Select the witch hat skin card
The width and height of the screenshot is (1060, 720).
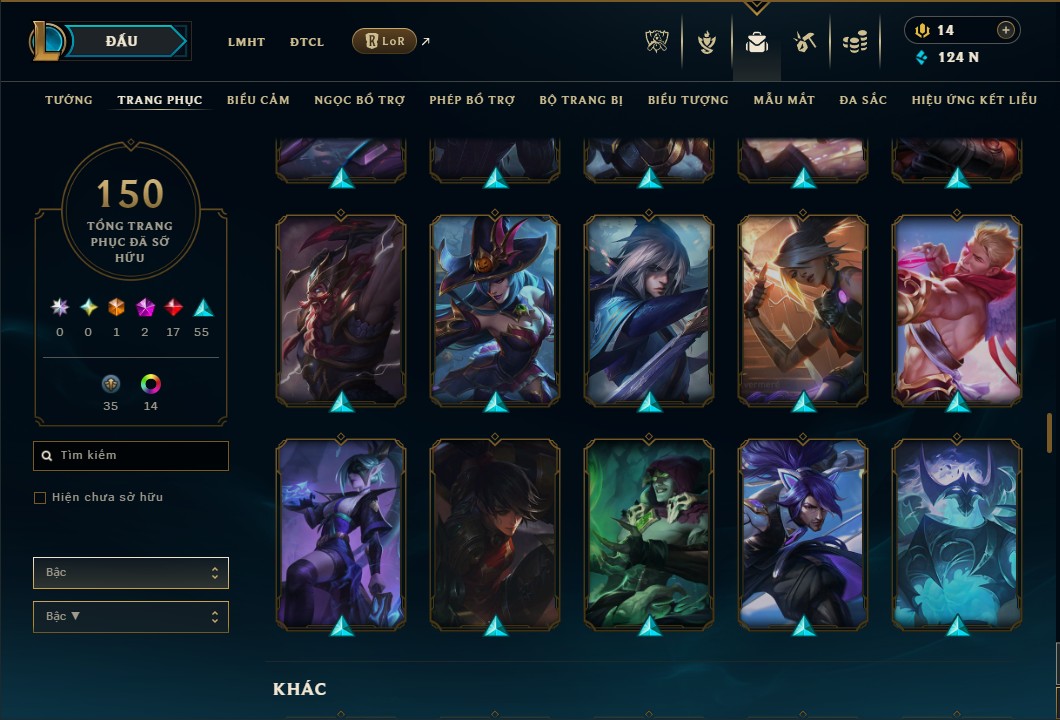tap(495, 310)
